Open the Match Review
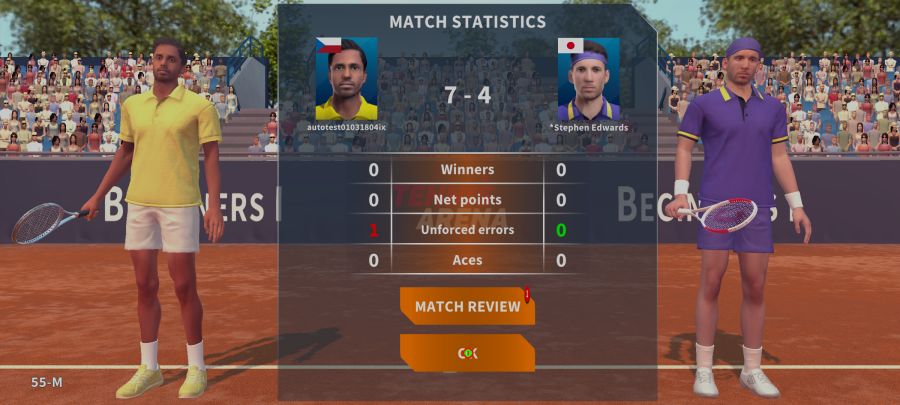Viewport: 900px width, 405px height. 467,306
